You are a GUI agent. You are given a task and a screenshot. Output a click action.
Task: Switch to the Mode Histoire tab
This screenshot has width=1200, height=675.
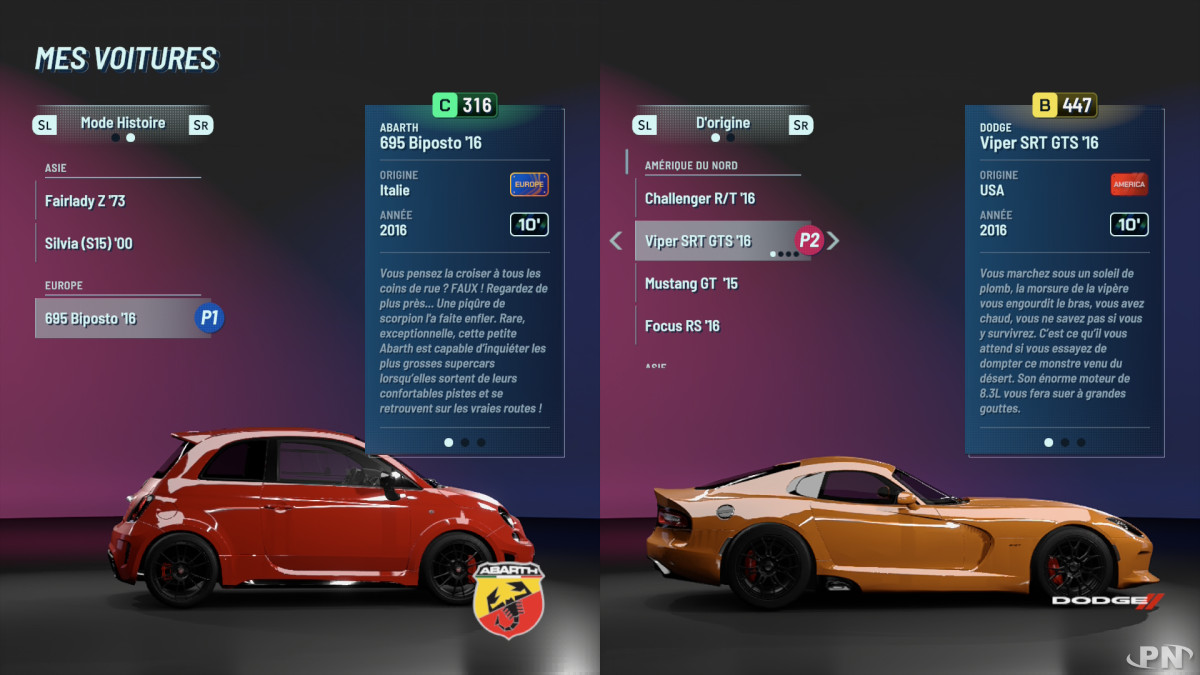point(123,123)
